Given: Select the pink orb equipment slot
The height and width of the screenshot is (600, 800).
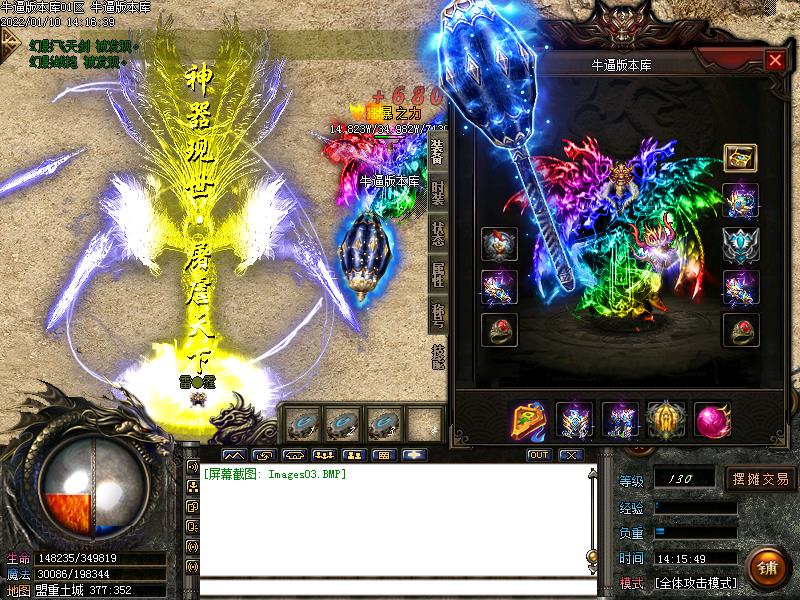Looking at the screenshot, I should click(x=711, y=418).
